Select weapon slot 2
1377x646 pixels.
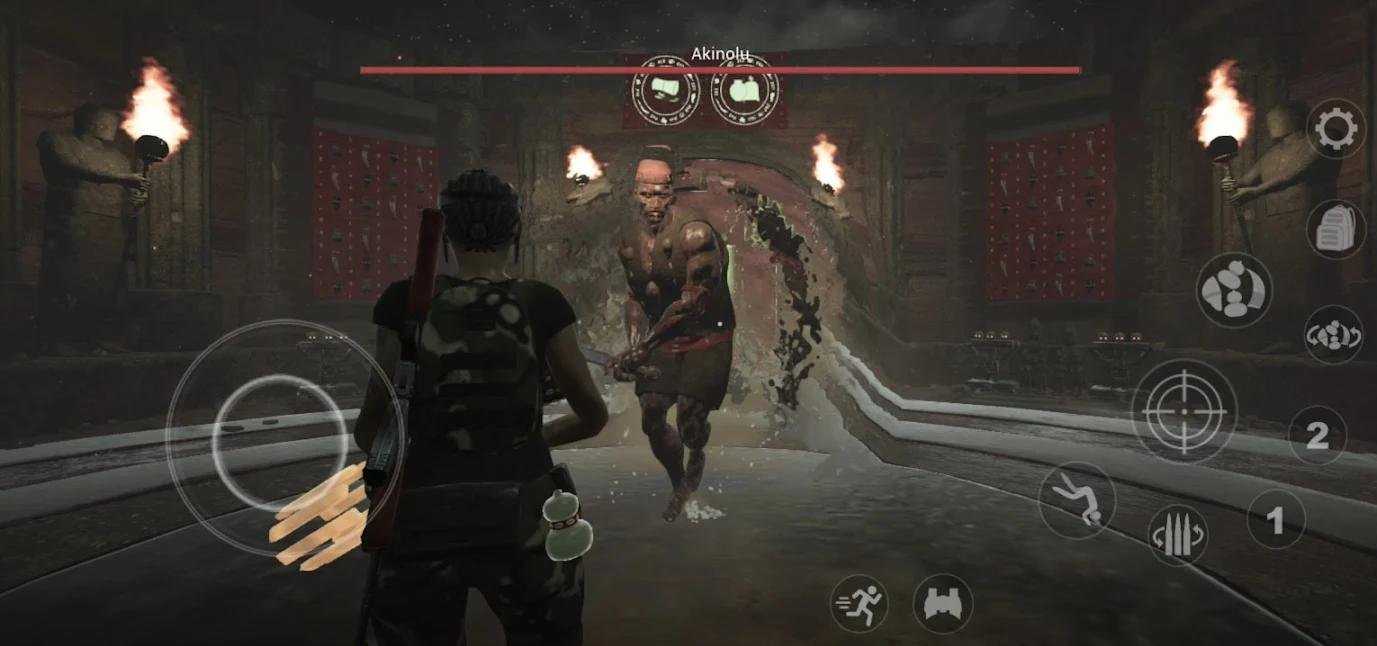click(x=1317, y=435)
